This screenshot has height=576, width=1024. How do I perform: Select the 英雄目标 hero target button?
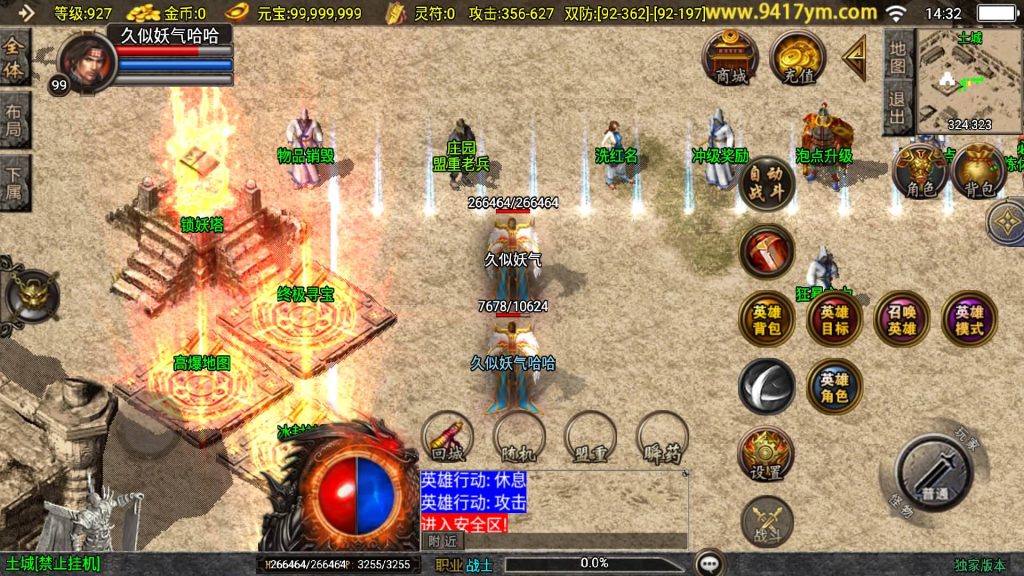(x=834, y=319)
